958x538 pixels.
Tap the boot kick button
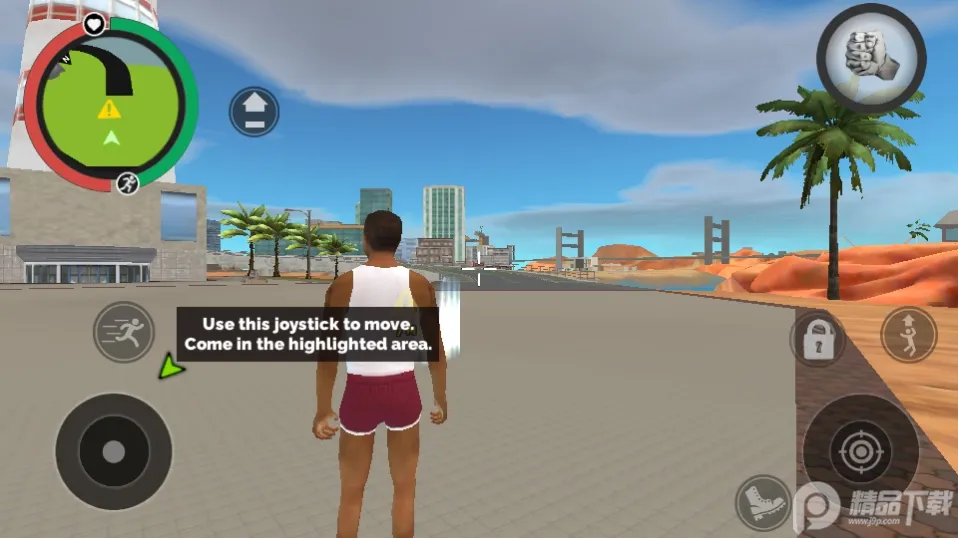click(x=763, y=502)
